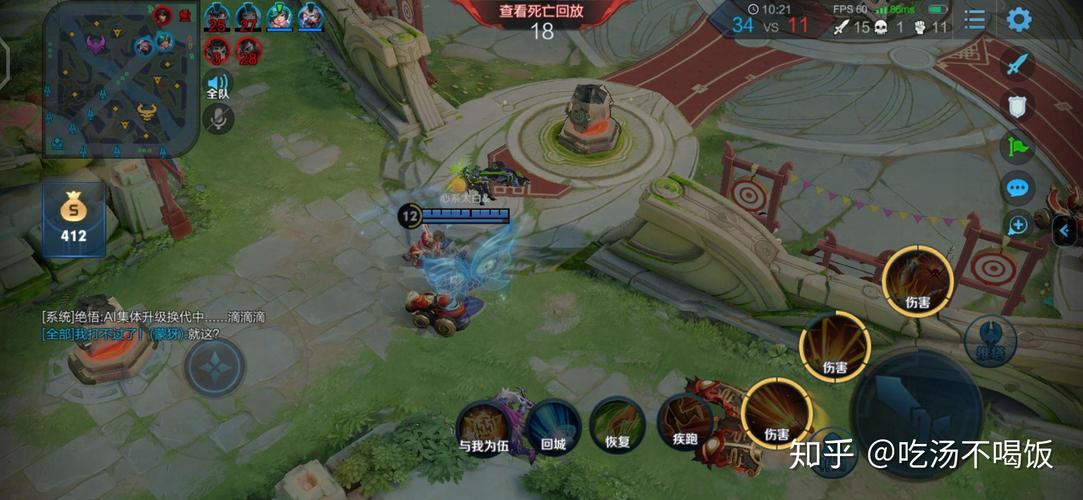Viewport: 1083px width, 500px height.
Task: Tap the 推塔 tower attack button
Action: [989, 341]
